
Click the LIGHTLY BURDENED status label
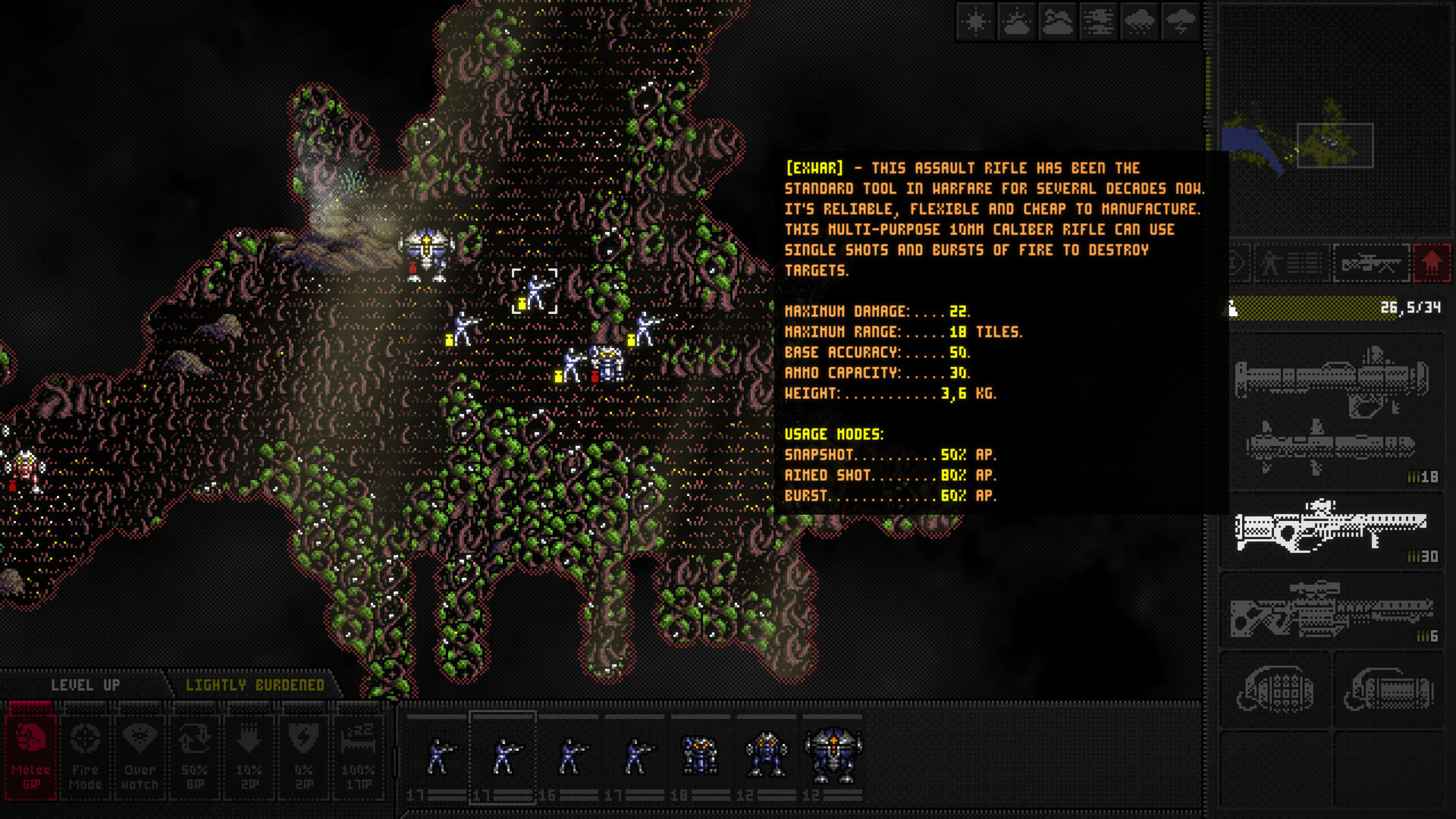tap(256, 684)
